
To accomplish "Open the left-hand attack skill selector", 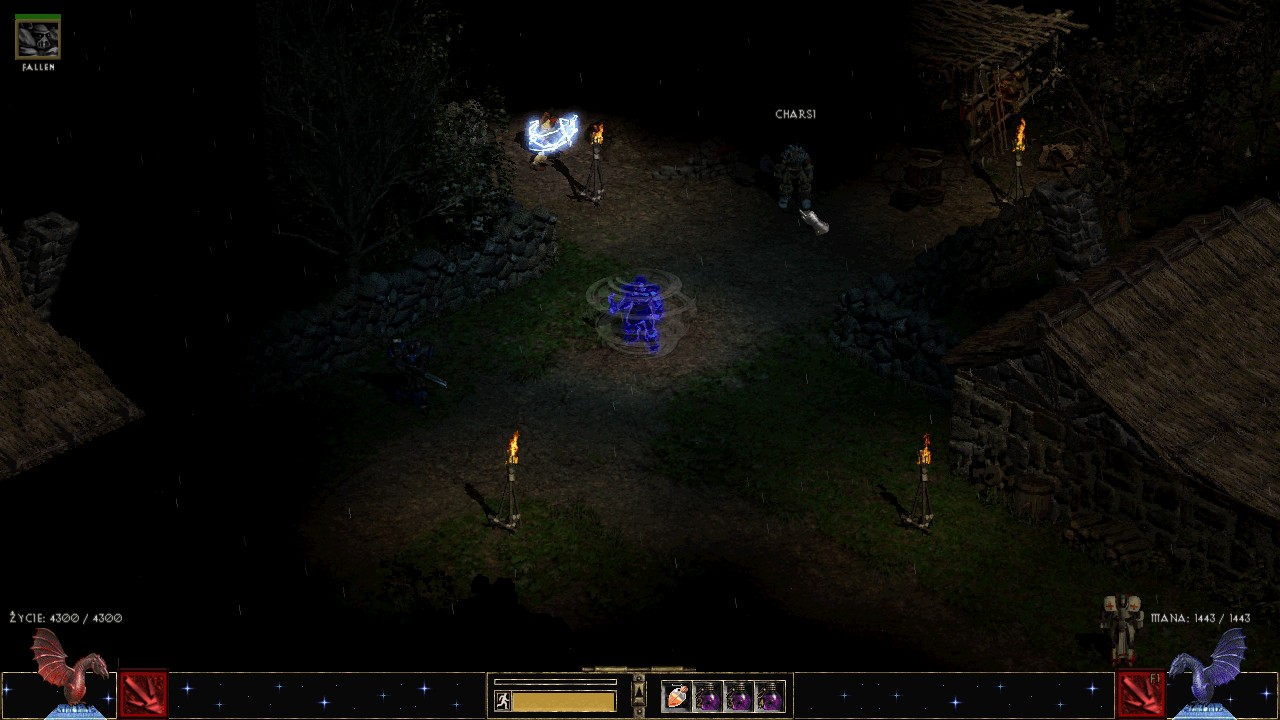I will [x=143, y=694].
